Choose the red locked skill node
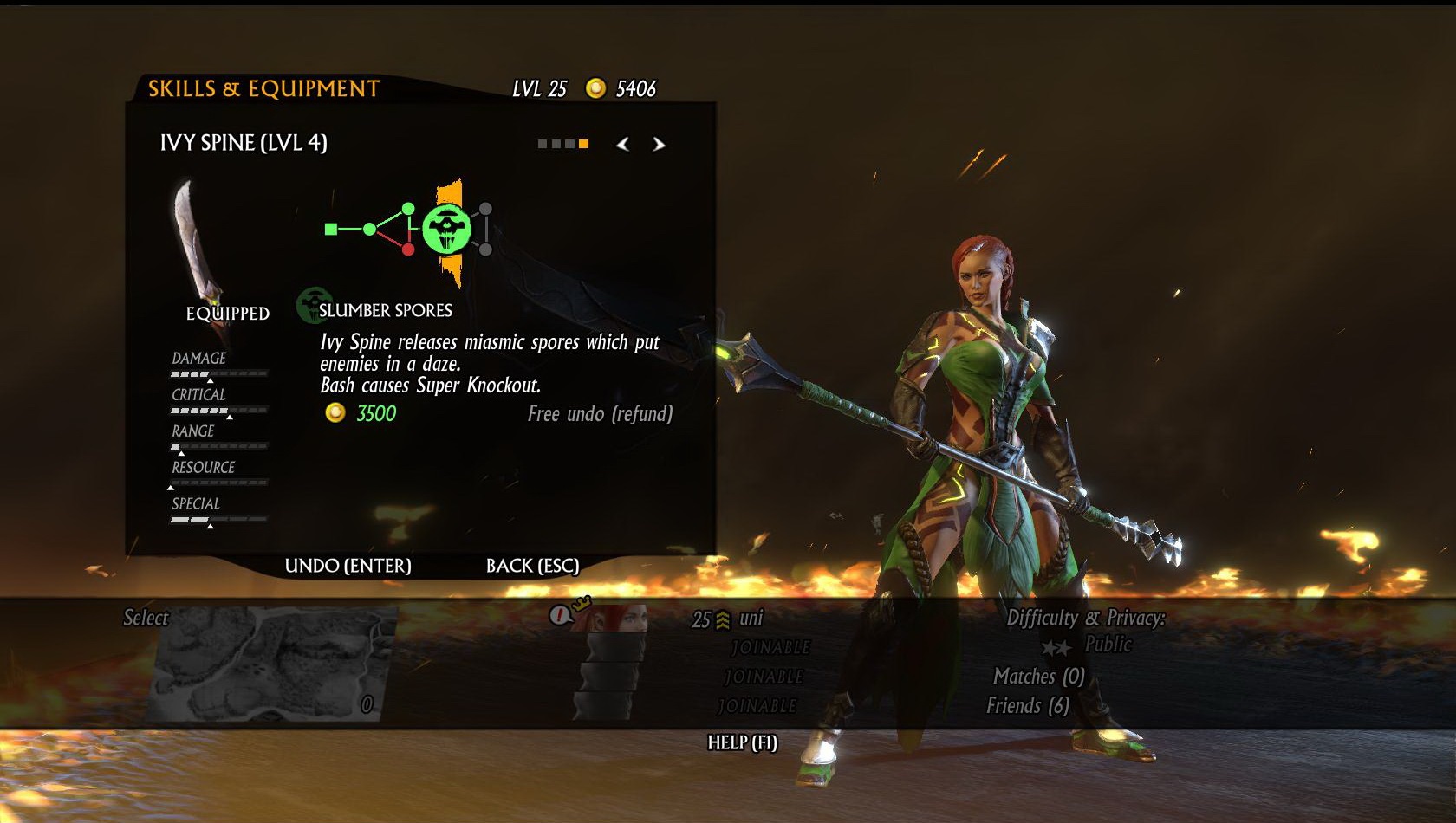The image size is (1456, 823). click(x=408, y=249)
